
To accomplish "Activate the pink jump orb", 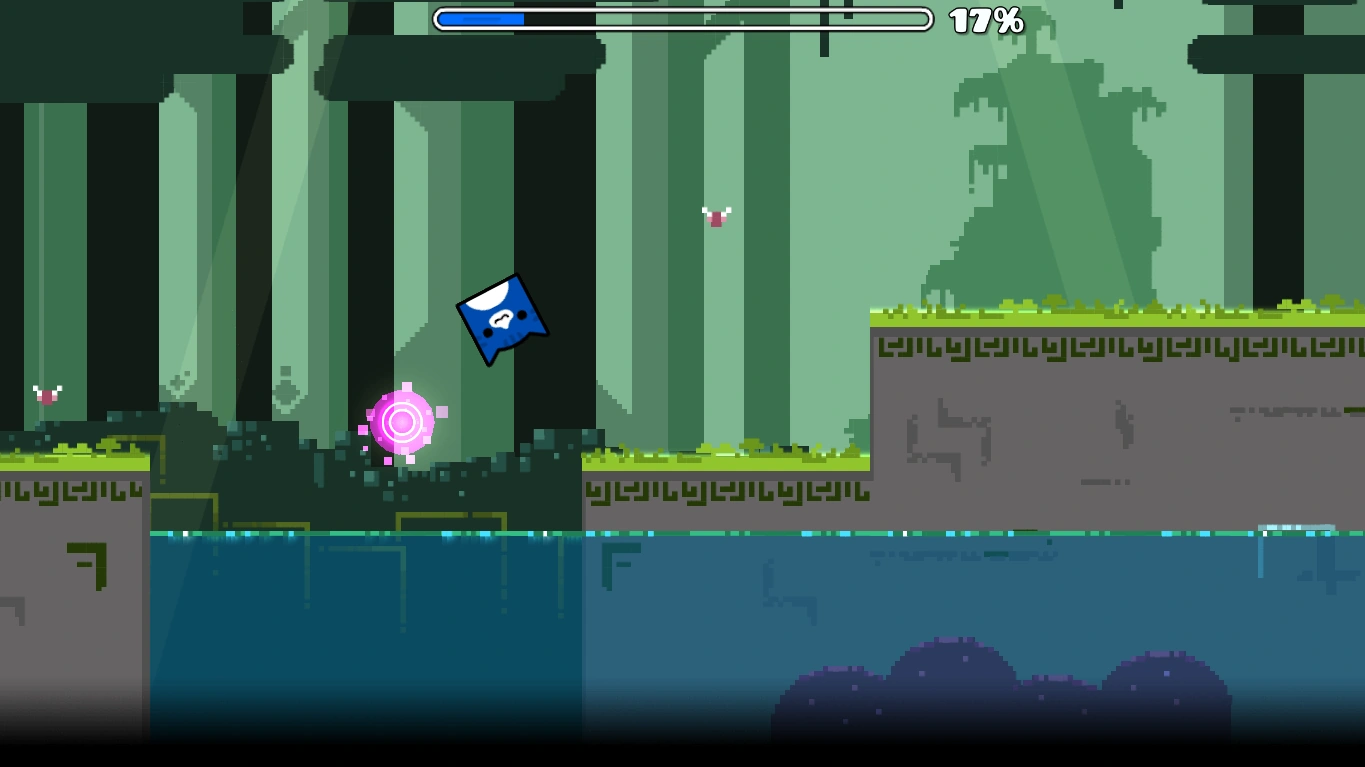I will coord(403,423).
